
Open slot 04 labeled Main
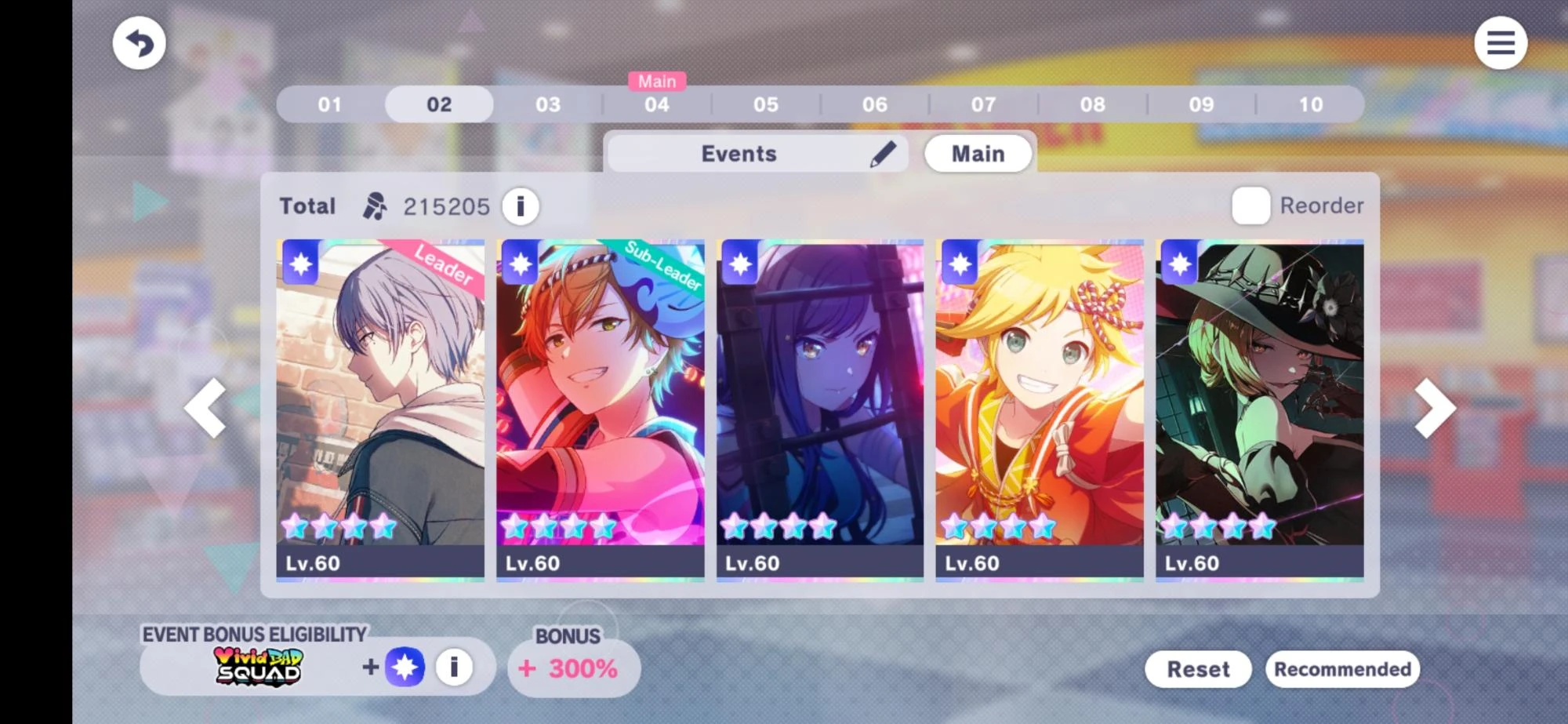tap(658, 104)
